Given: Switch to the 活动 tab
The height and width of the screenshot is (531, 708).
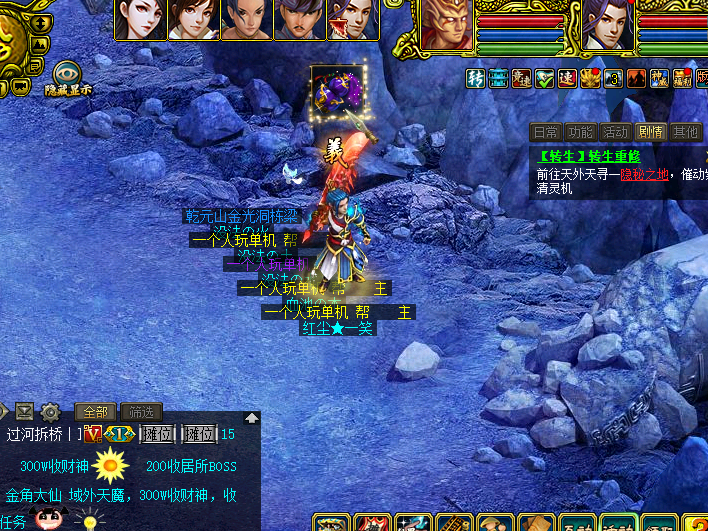Looking at the screenshot, I should pyautogui.click(x=615, y=132).
